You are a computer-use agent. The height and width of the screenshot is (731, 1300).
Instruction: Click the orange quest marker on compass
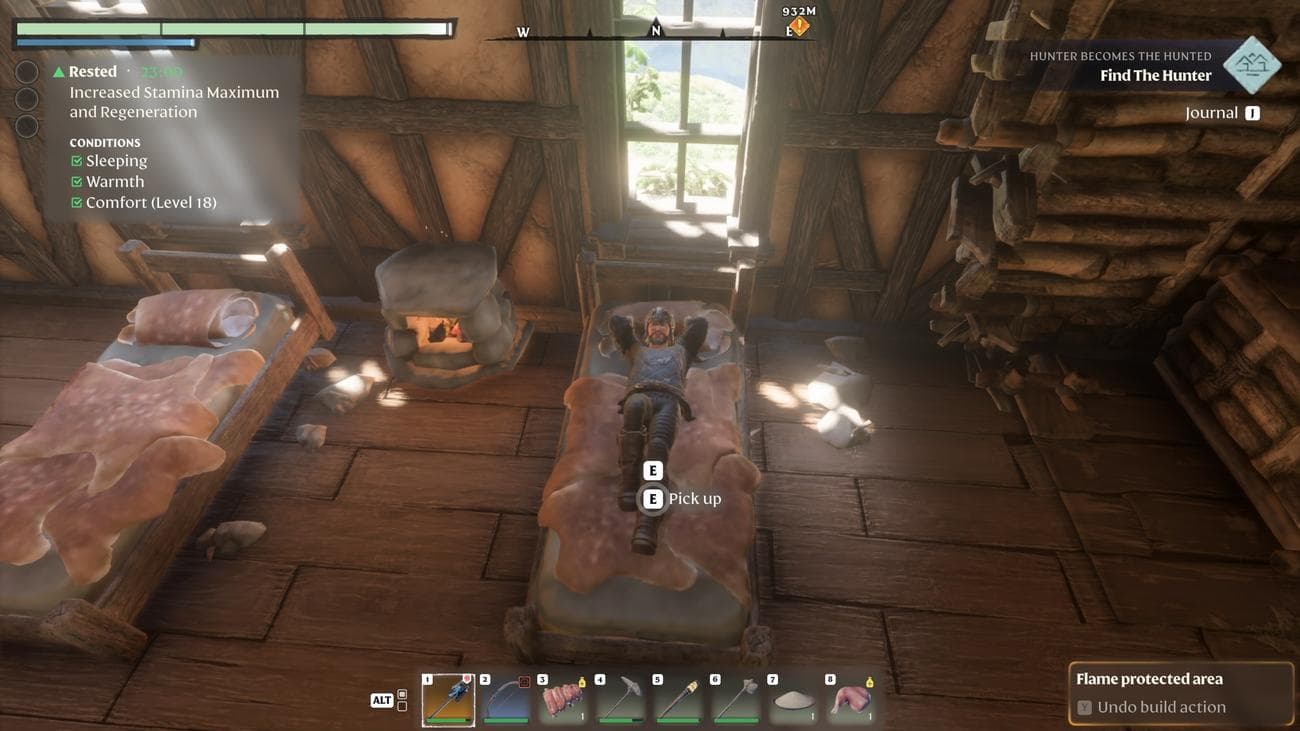pyautogui.click(x=799, y=27)
